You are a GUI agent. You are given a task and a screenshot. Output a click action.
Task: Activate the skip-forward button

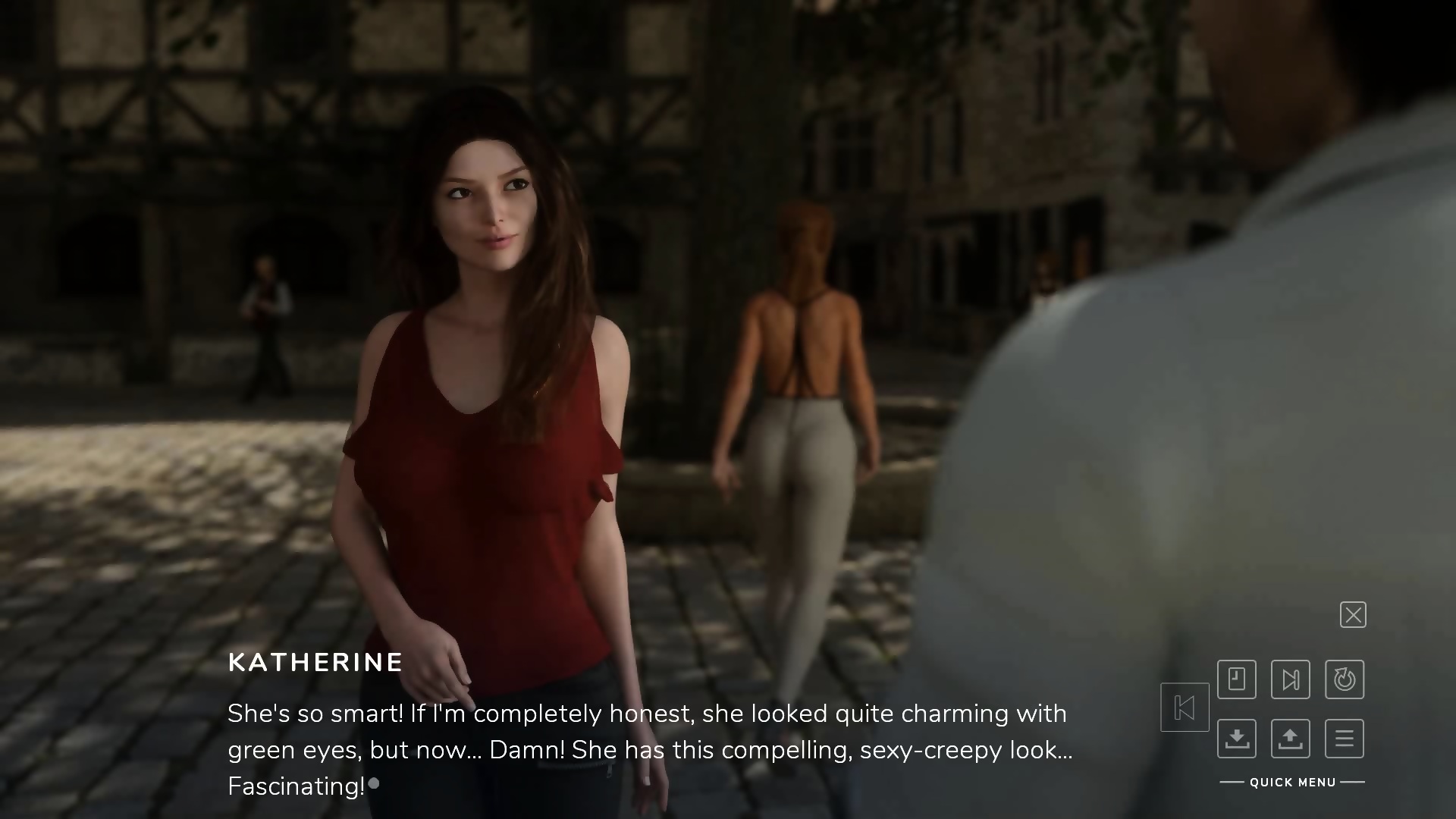coord(1291,679)
